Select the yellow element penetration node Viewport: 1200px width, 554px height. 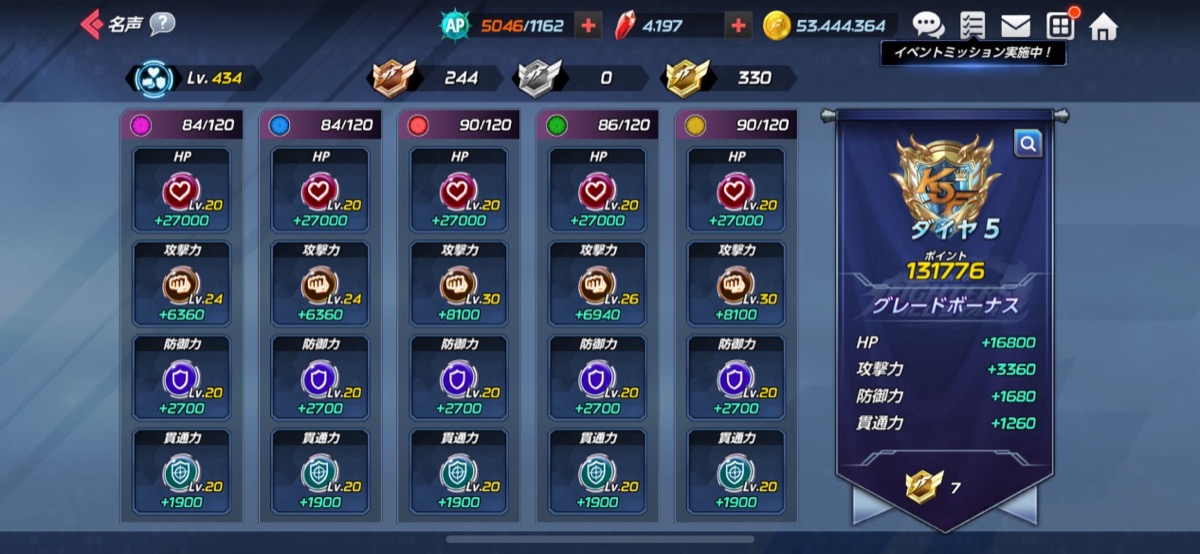pyautogui.click(x=737, y=473)
